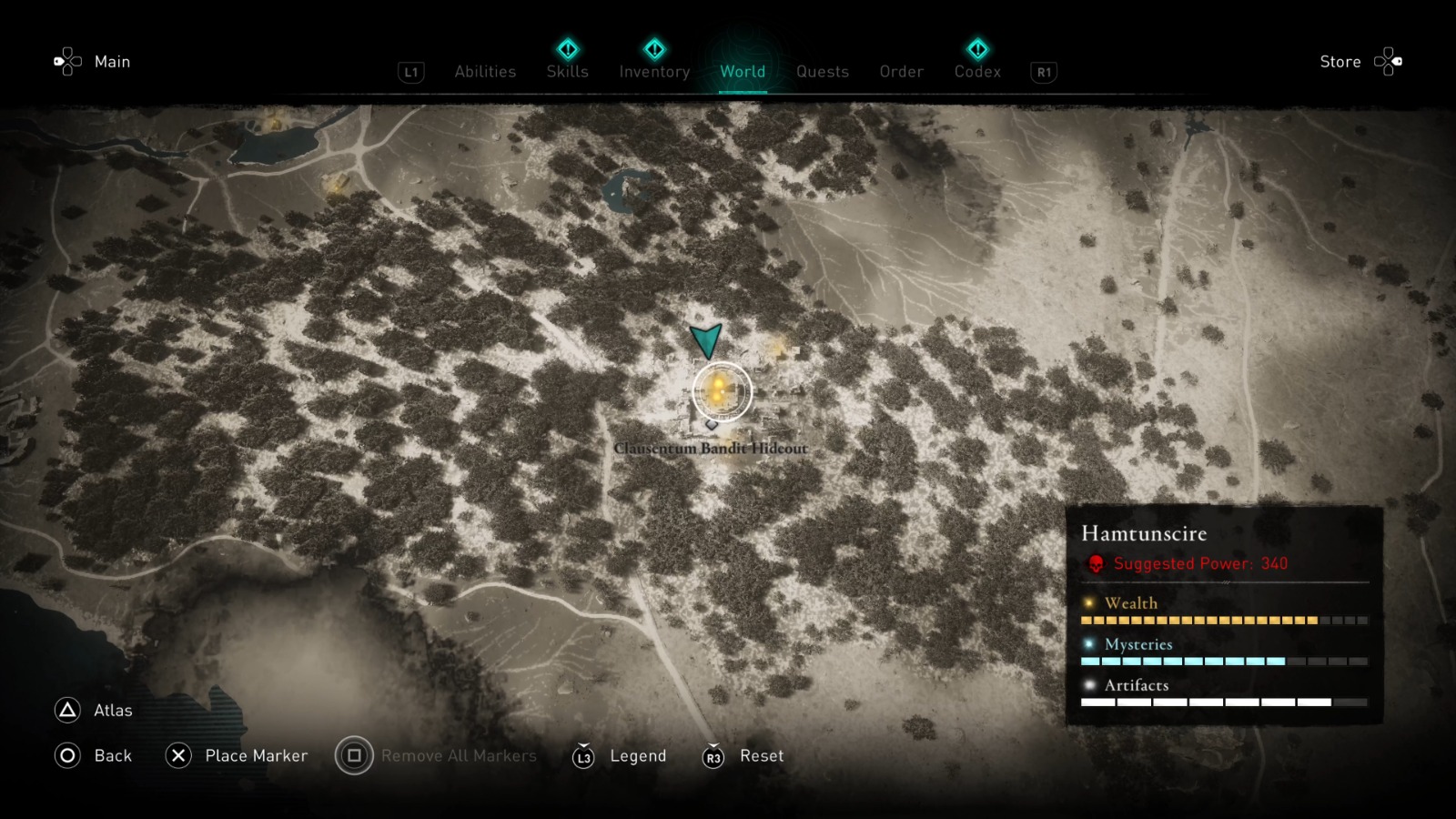The width and height of the screenshot is (1456, 819).
Task: Switch to the Quests tab
Action: click(x=822, y=72)
